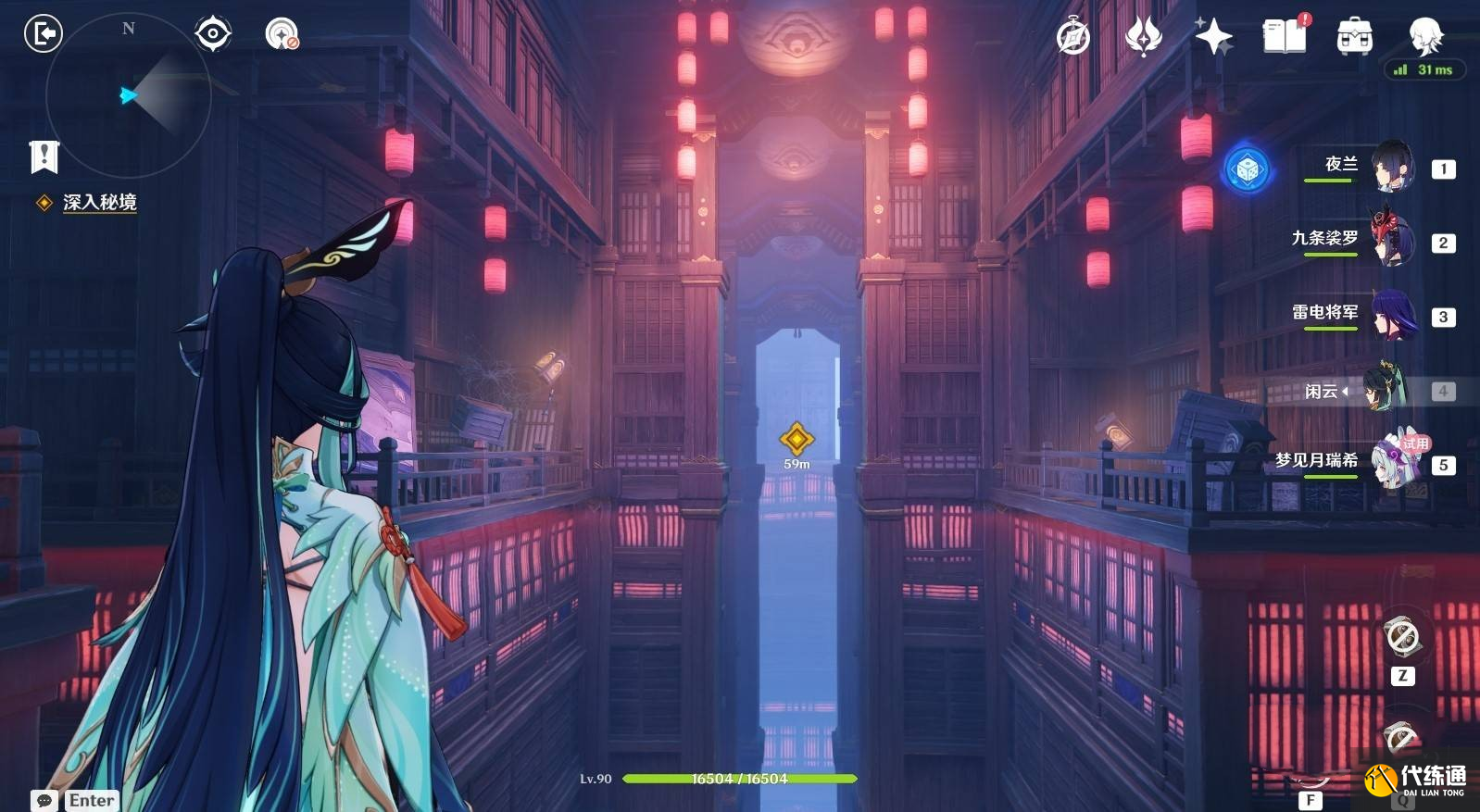Switch to trial character 梦见月瑞希

[x=1391, y=461]
